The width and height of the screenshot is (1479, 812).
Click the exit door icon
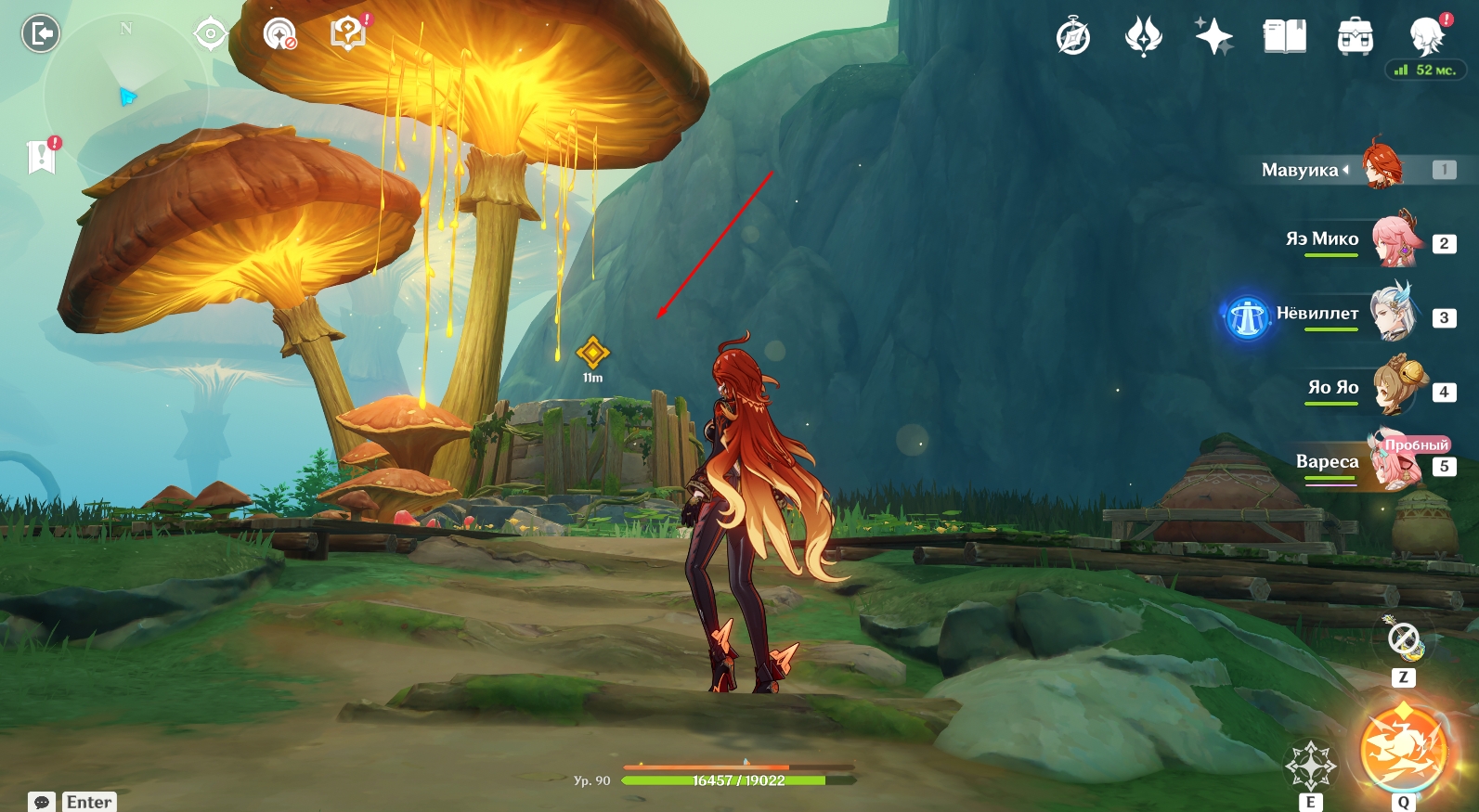[x=40, y=34]
